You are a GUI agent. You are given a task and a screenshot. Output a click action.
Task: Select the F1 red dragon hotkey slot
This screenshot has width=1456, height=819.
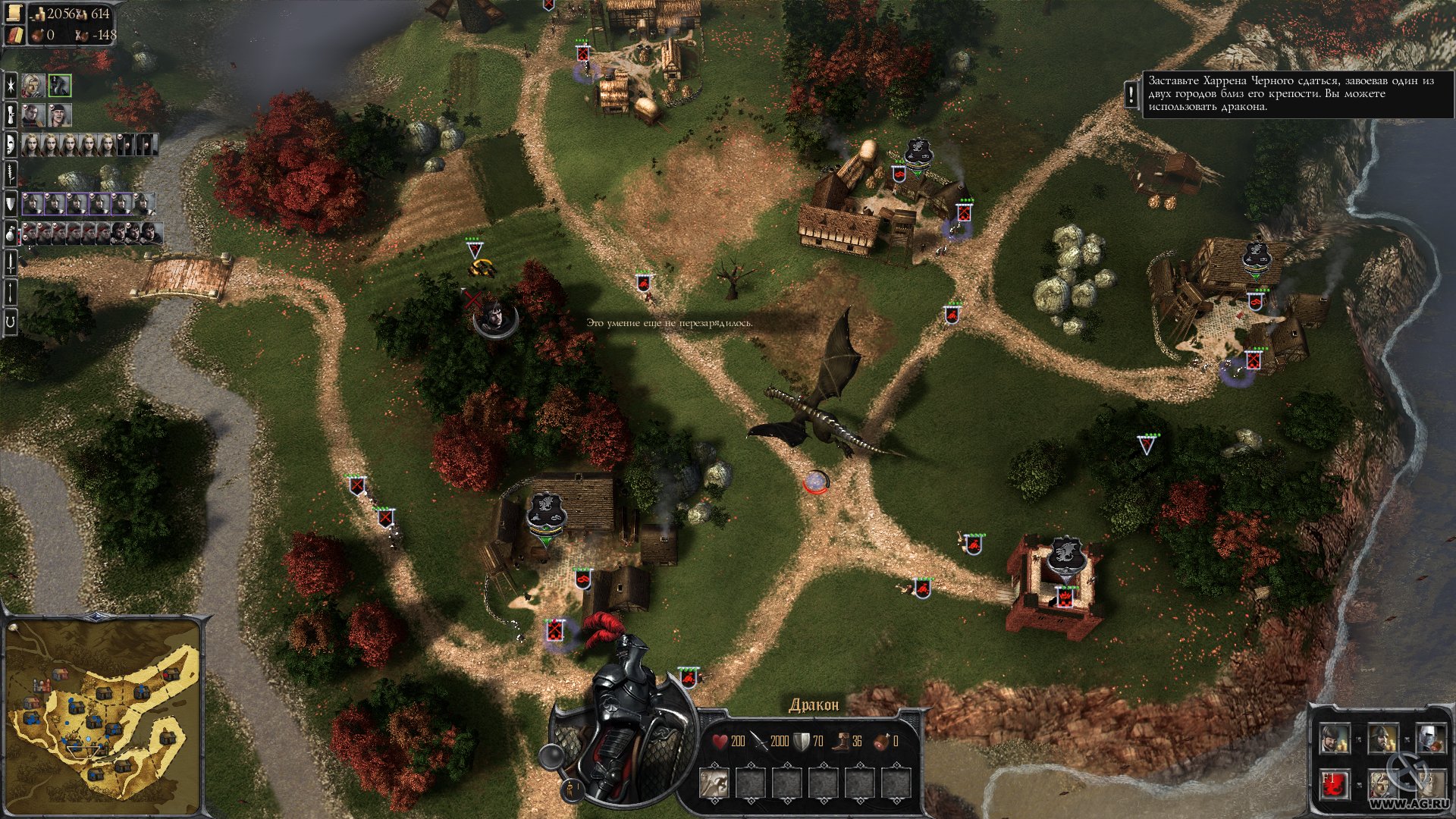[x=1333, y=783]
